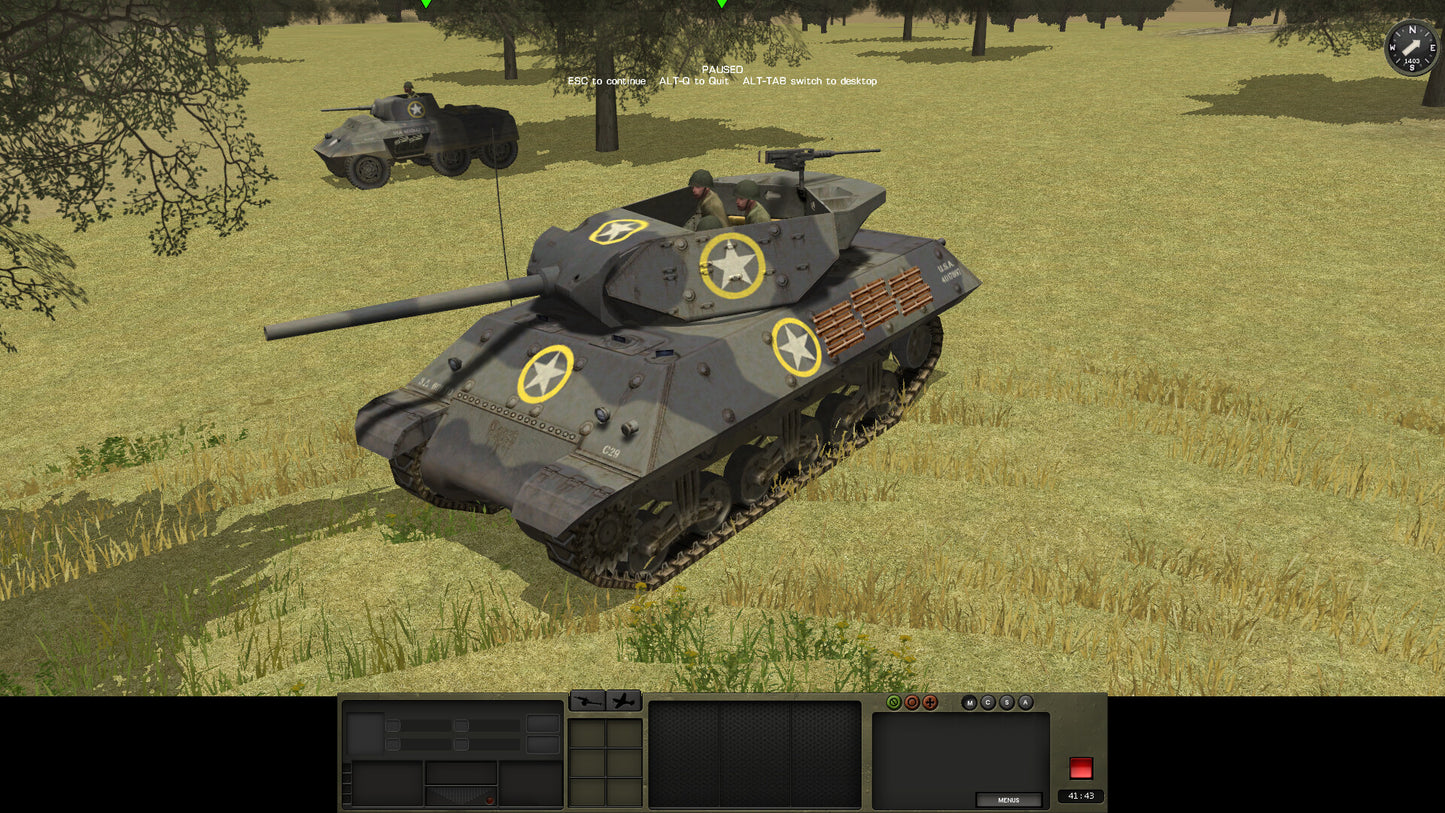Switch to the A admin commands tab
The image size is (1445, 813).
pos(1025,704)
